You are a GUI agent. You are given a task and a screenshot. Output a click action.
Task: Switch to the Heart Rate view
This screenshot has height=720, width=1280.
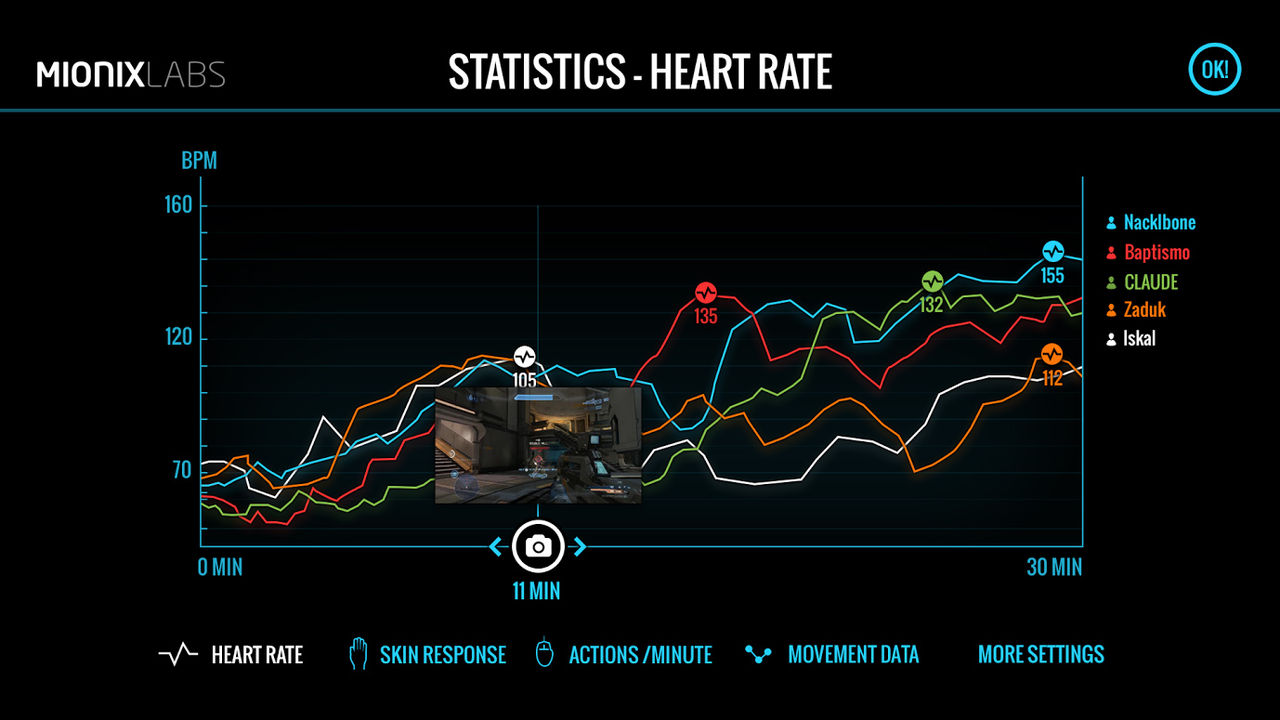pyautogui.click(x=231, y=655)
